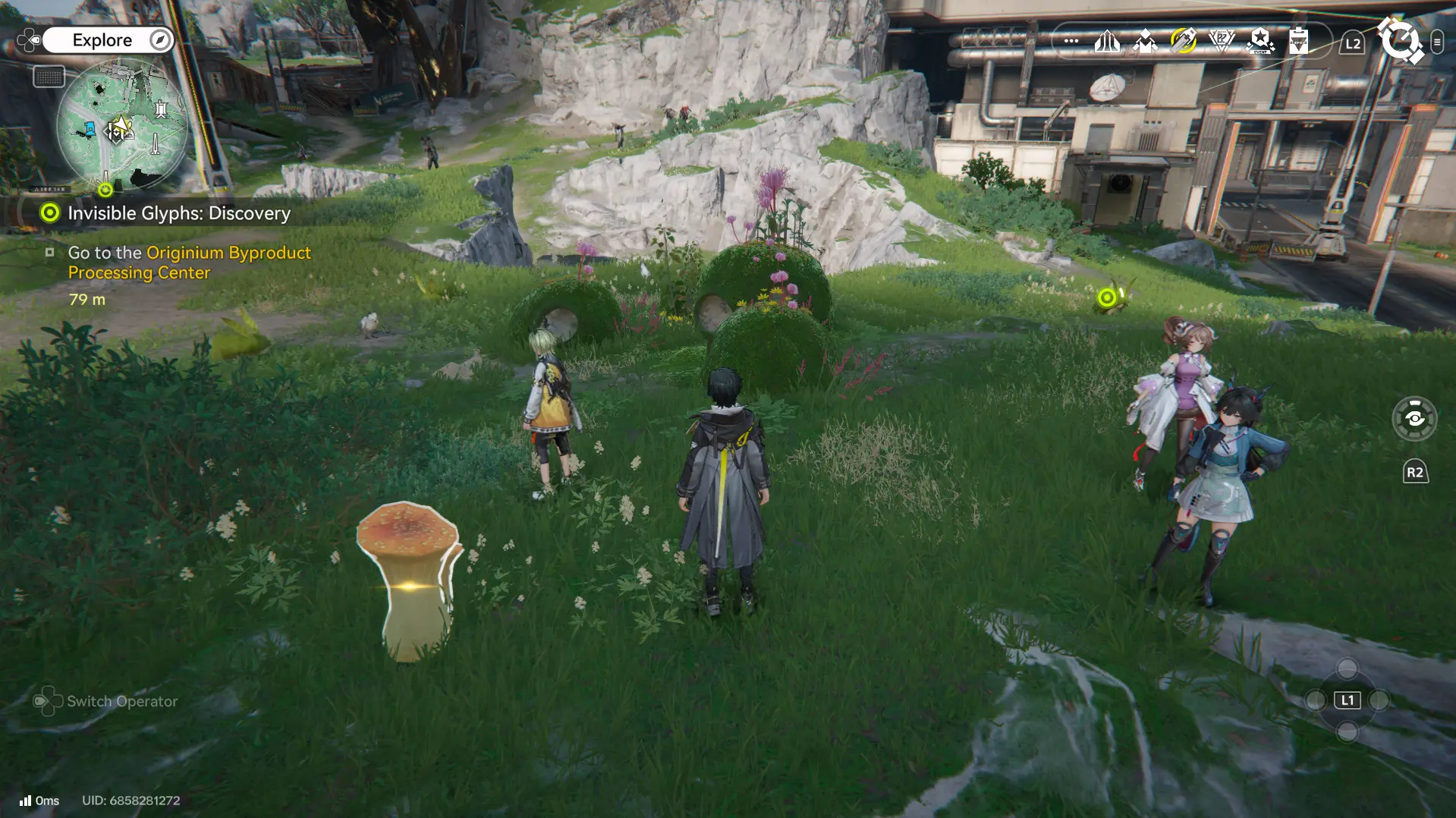
Task: Click the P.P. emblem icon
Action: [x=1222, y=42]
